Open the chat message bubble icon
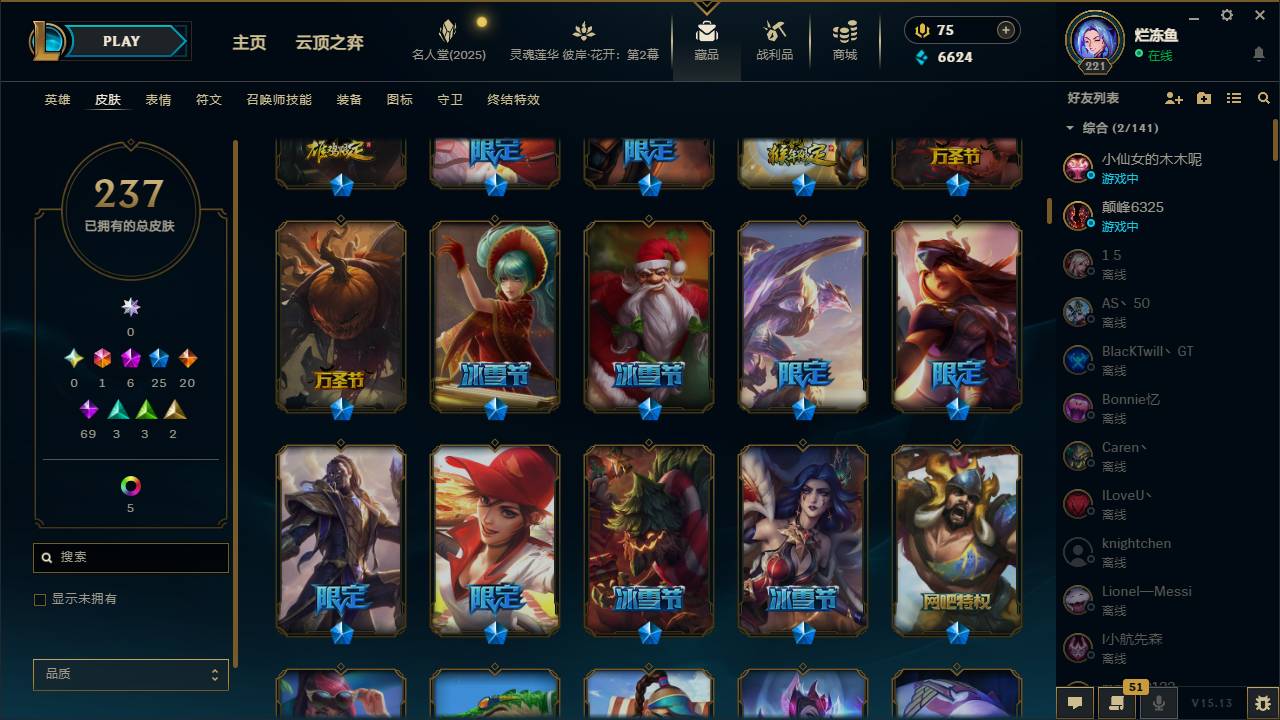The width and height of the screenshot is (1280, 720). pyautogui.click(x=1075, y=703)
